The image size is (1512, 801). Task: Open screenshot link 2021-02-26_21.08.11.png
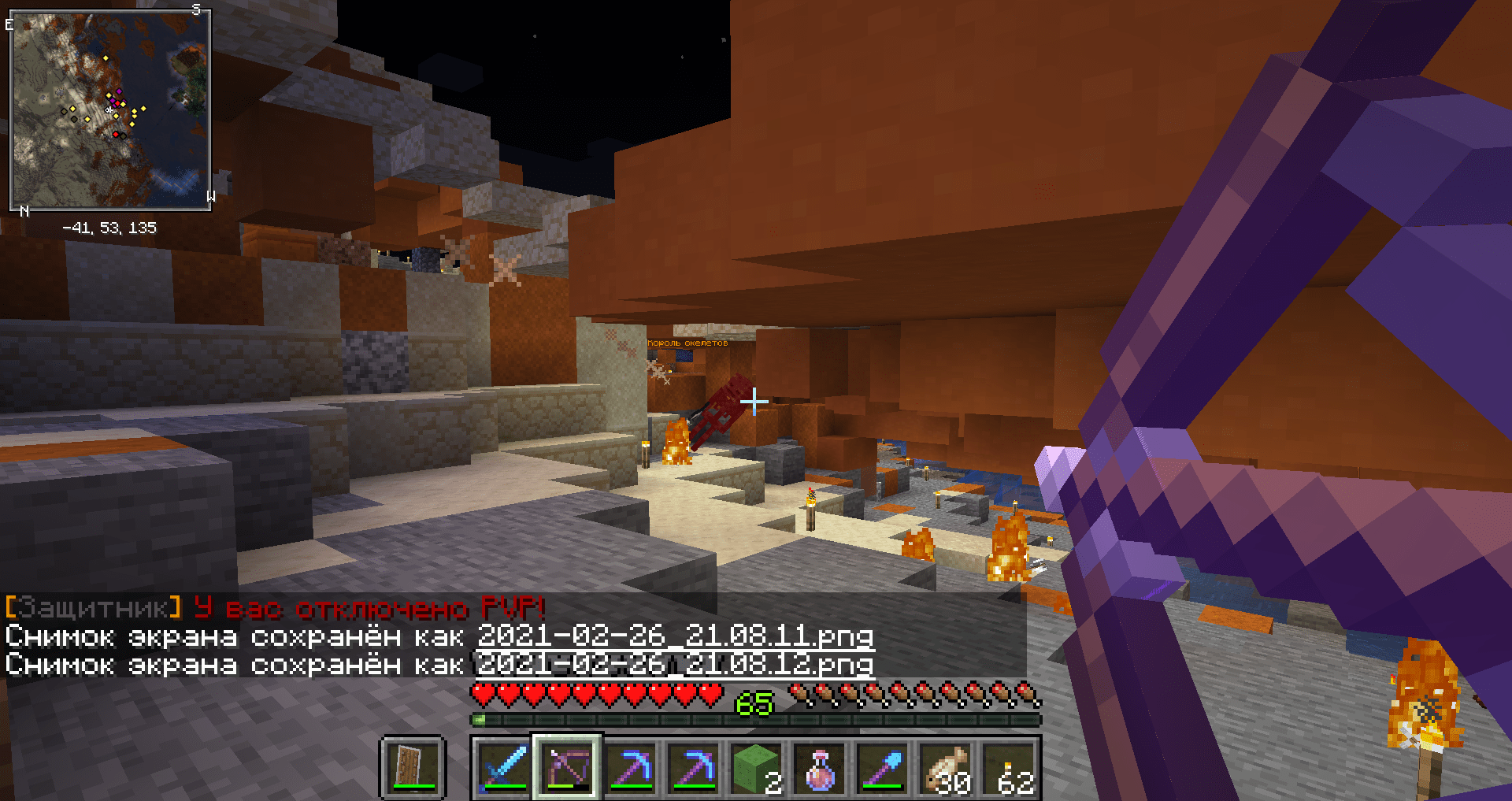(x=675, y=635)
